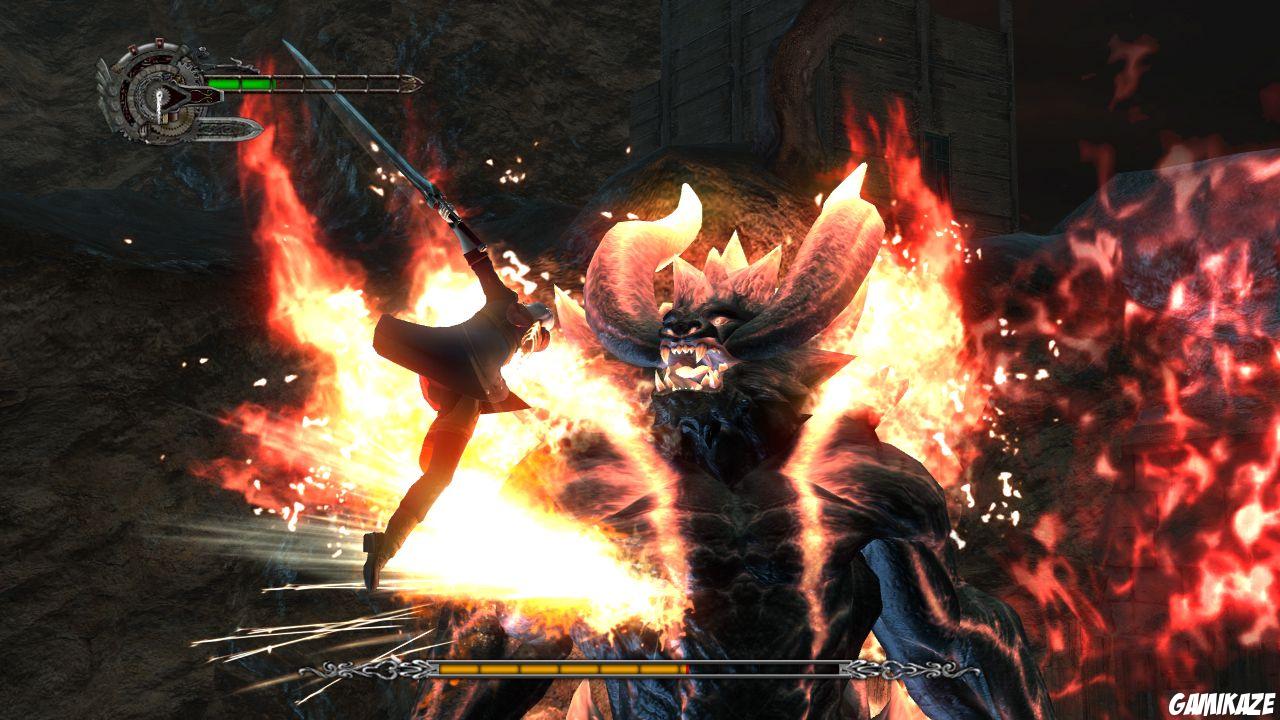Viewport: 1280px width, 720px height.
Task: Select the serrated blade under the health bar
Action: [230, 128]
